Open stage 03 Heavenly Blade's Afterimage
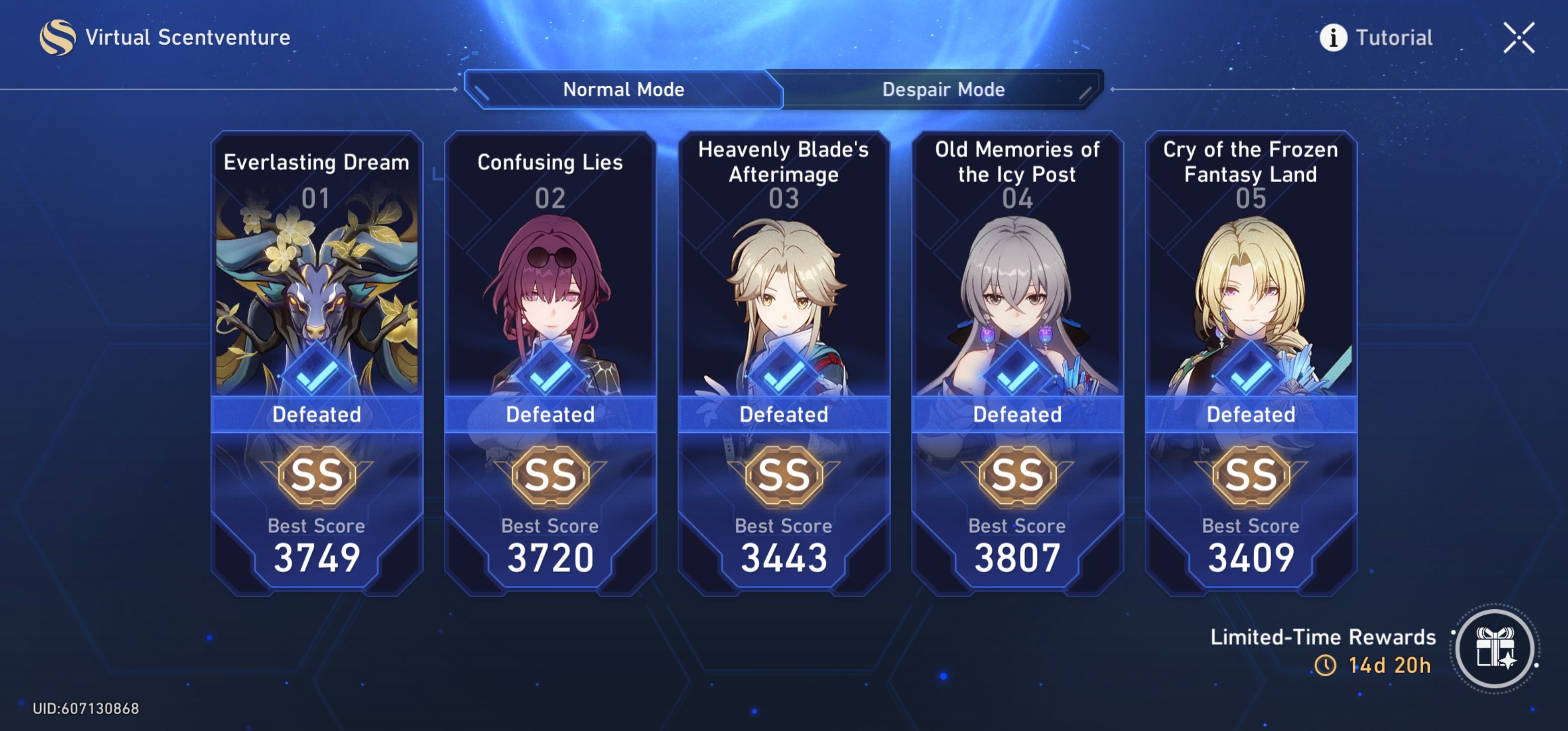 (x=783, y=274)
